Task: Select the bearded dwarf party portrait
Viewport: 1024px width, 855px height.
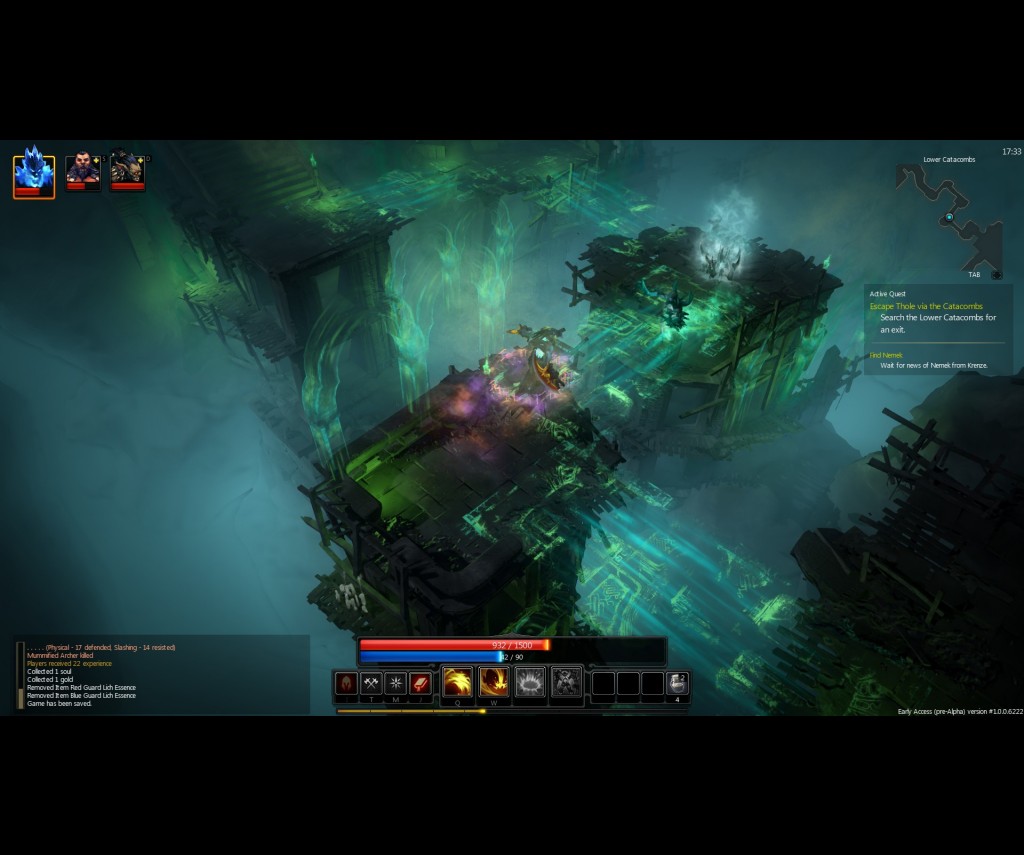Action: [x=82, y=170]
